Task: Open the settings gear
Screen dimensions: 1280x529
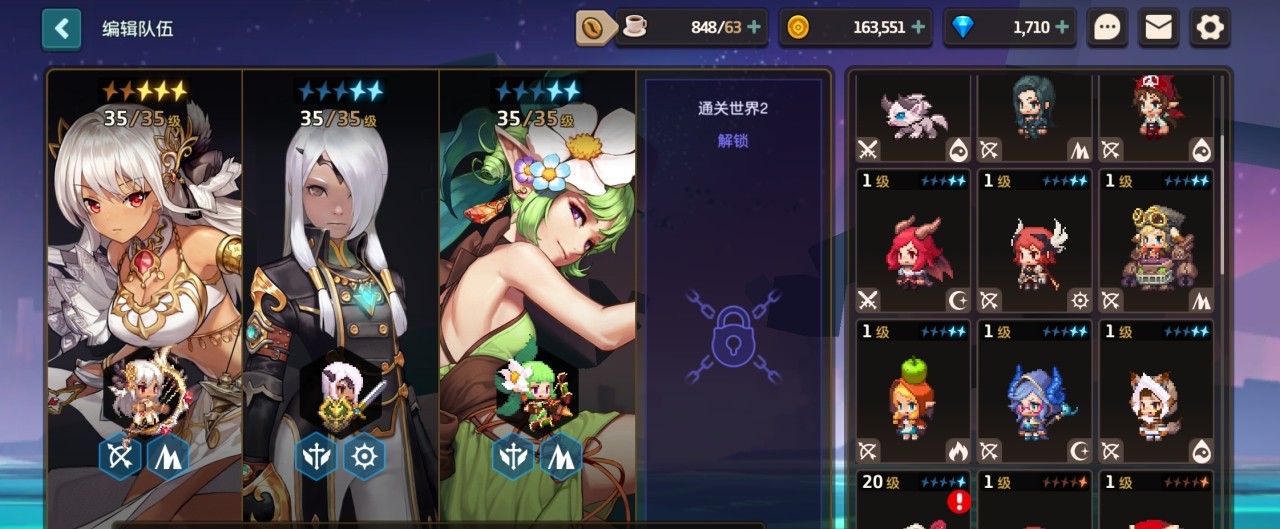Action: pos(1210,28)
